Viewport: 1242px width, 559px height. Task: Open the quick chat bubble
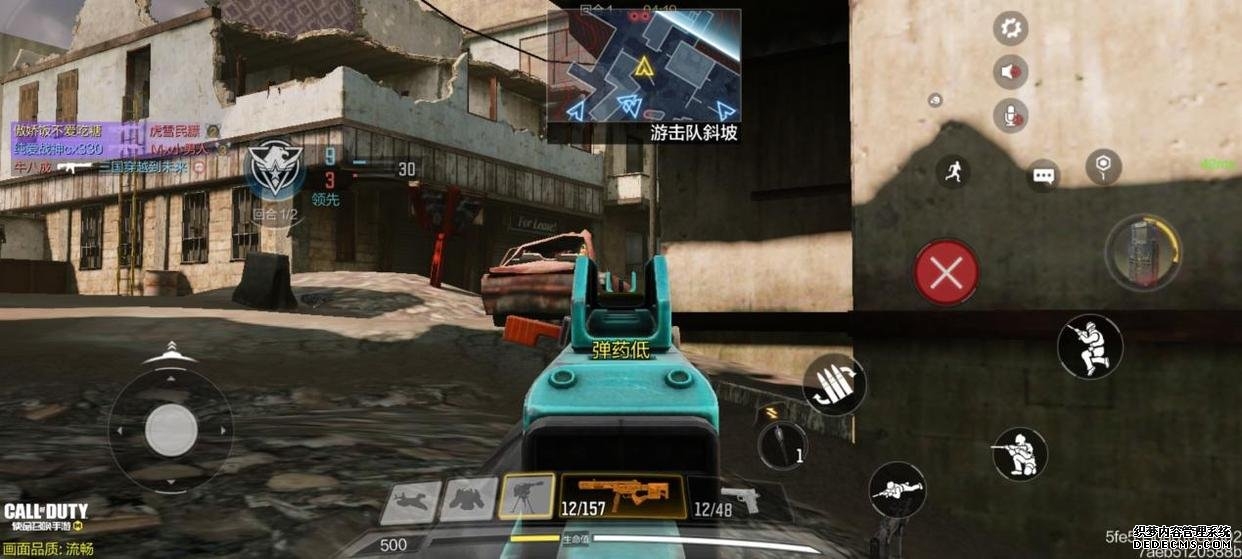pos(1043,177)
